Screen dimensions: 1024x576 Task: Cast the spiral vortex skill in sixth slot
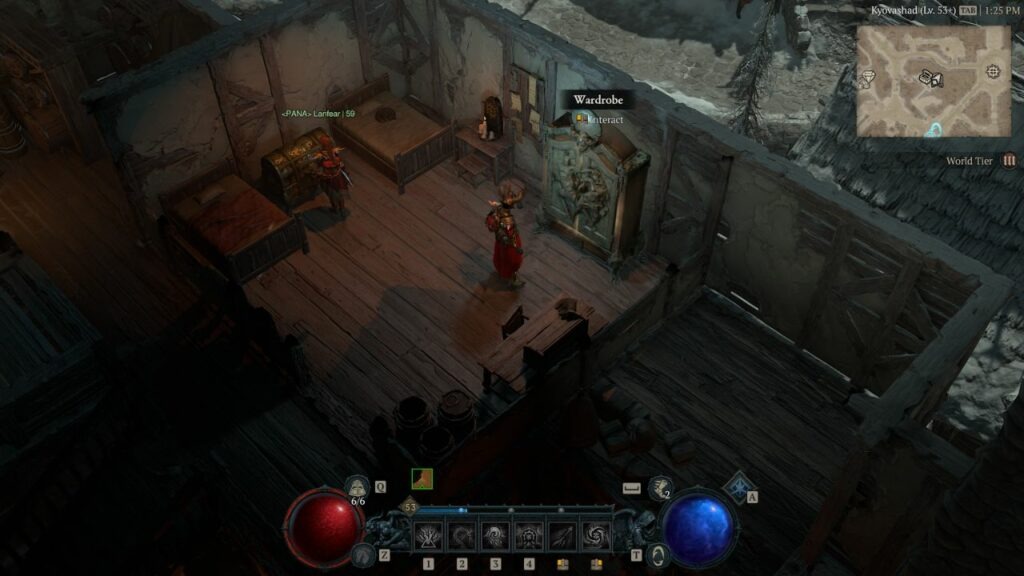[x=597, y=537]
